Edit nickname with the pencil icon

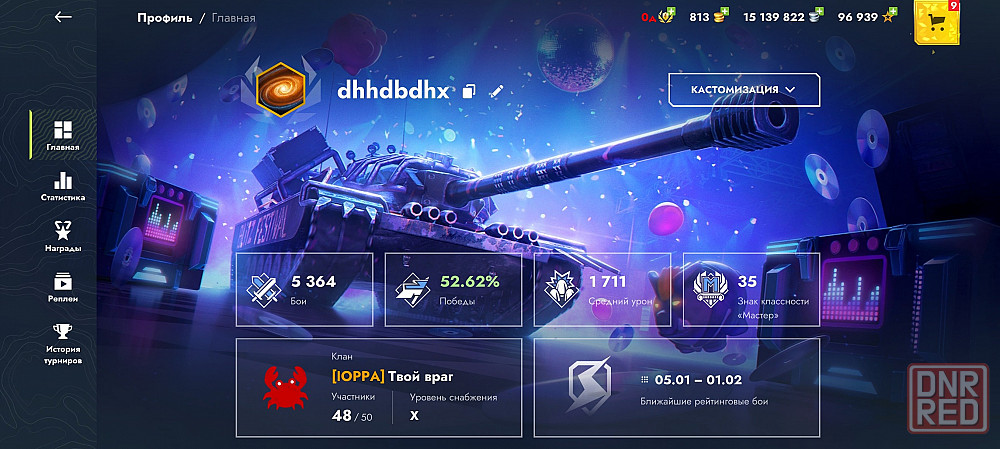point(496,91)
